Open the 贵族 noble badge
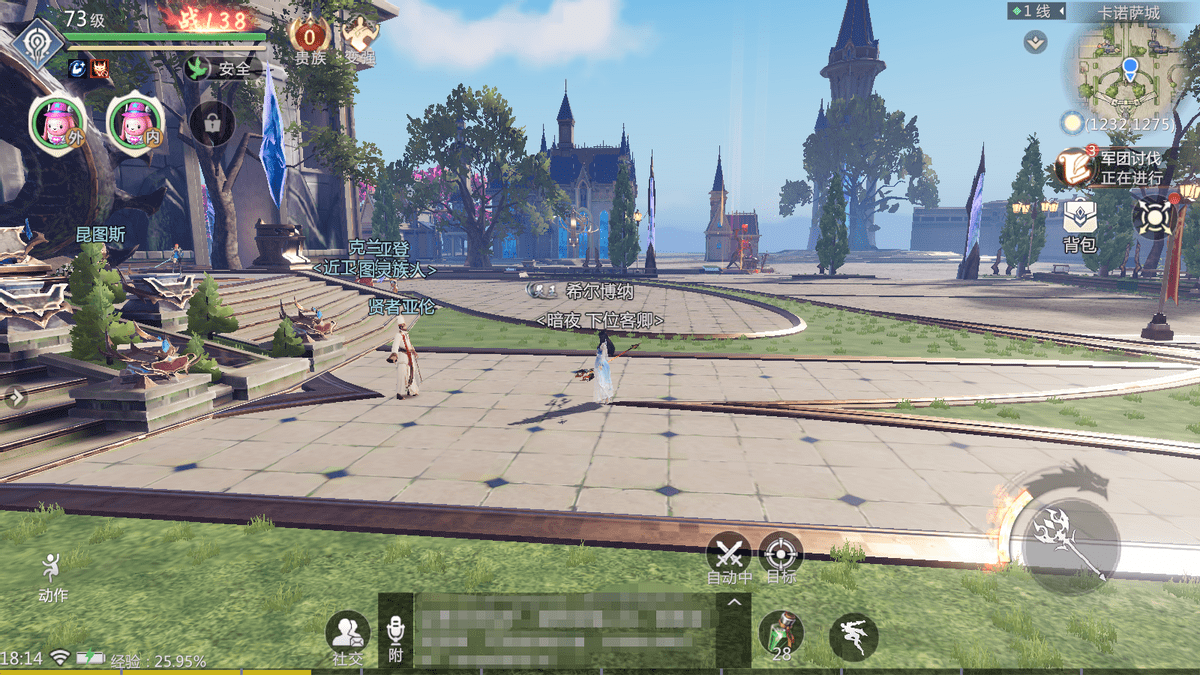This screenshot has height=675, width=1200. 309,40
